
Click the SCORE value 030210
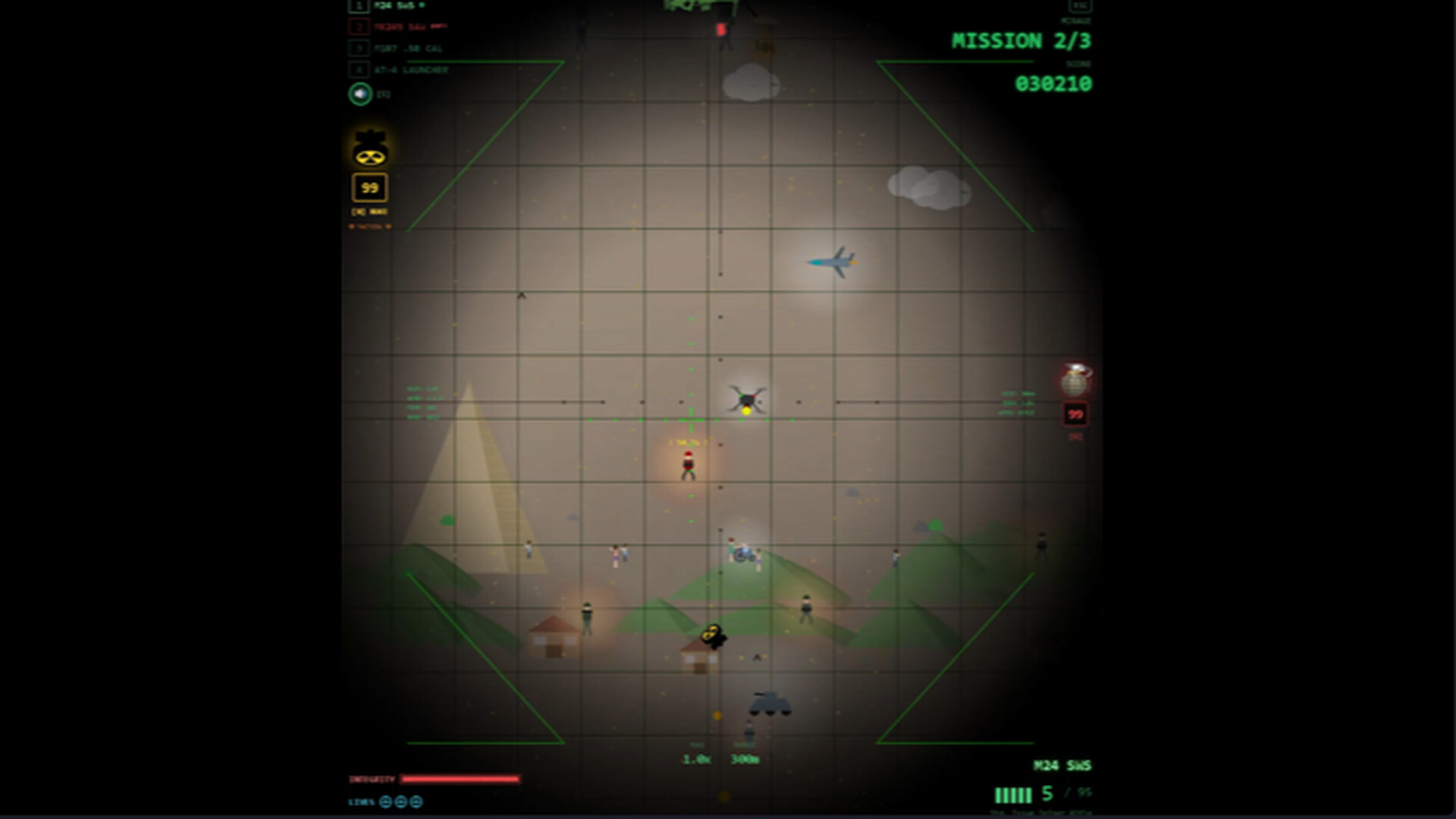pos(1054,83)
